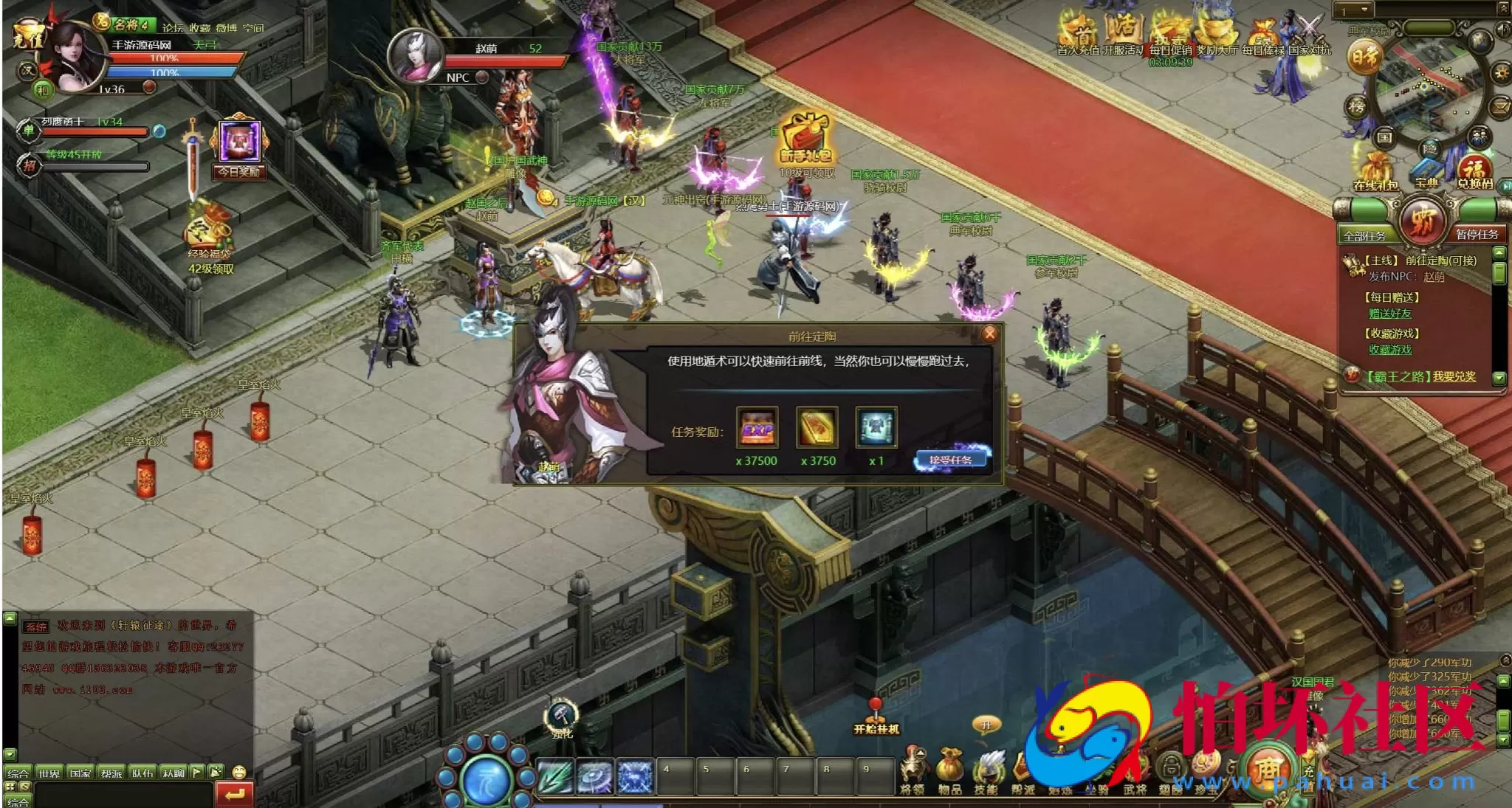Activate the green slash skill slot
Image resolution: width=1512 pixels, height=808 pixels.
click(555, 776)
